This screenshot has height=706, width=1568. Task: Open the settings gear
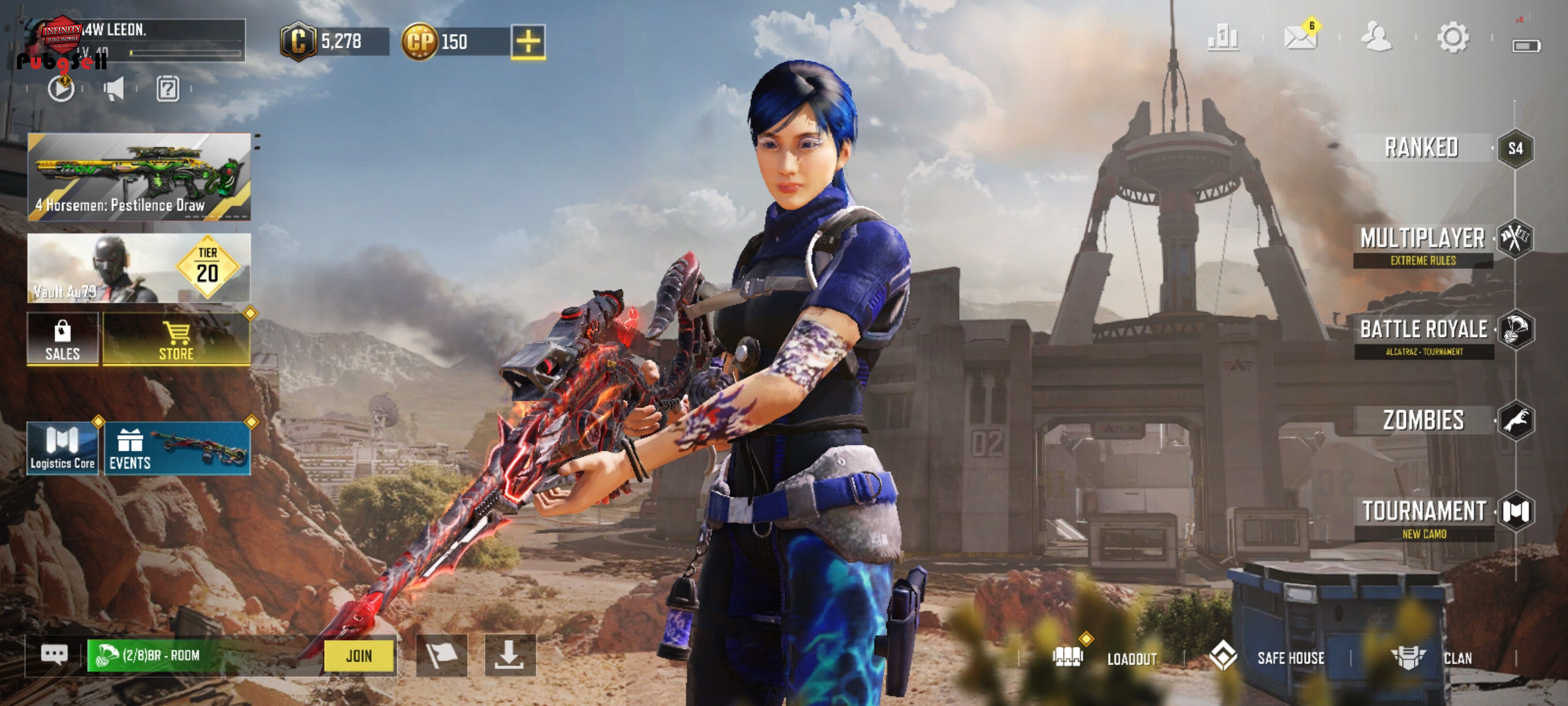pyautogui.click(x=1453, y=37)
